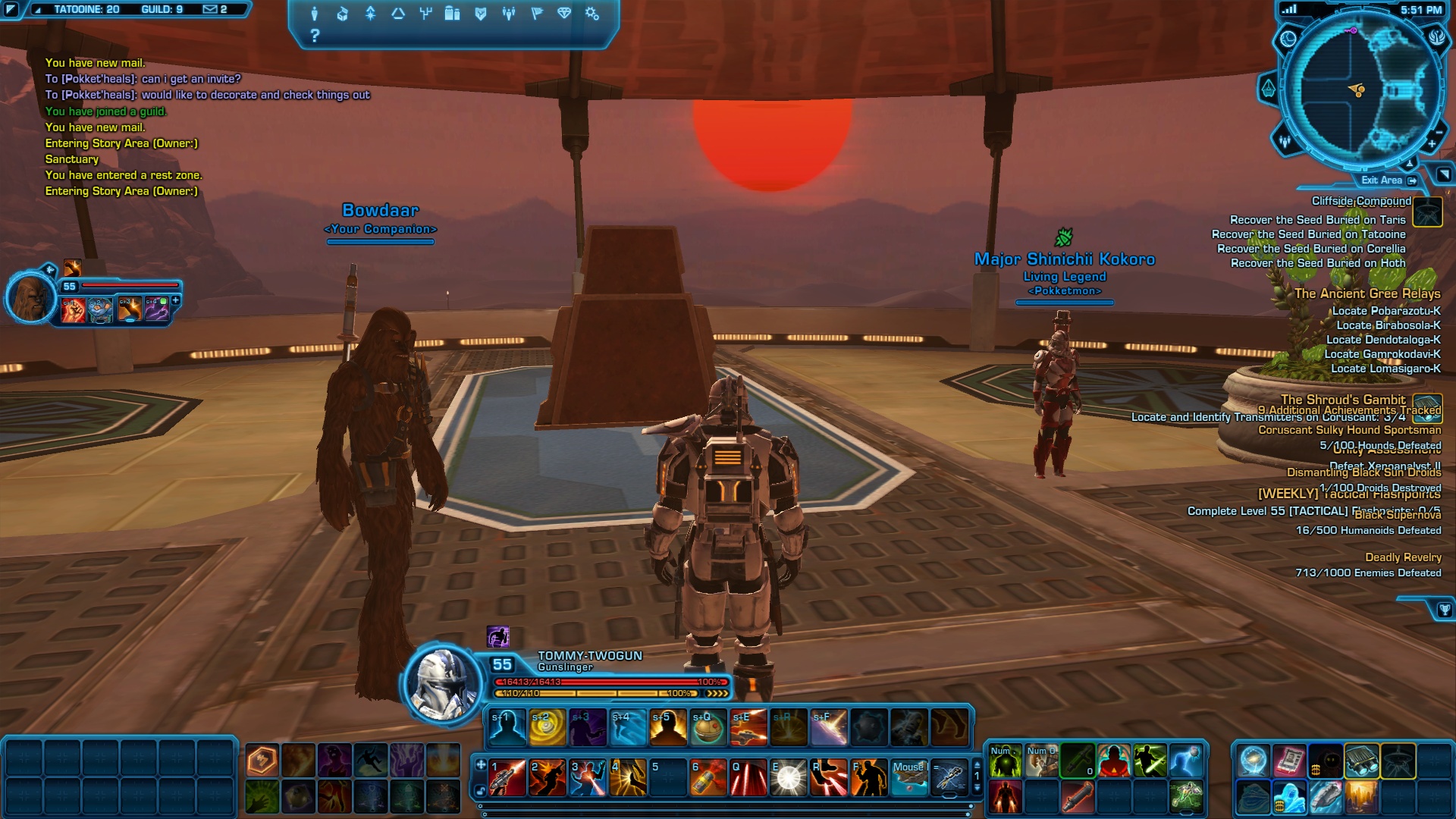This screenshot has height=819, width=1456.
Task: Activate the holographic galaxy globe ability
Action: [x=1253, y=761]
